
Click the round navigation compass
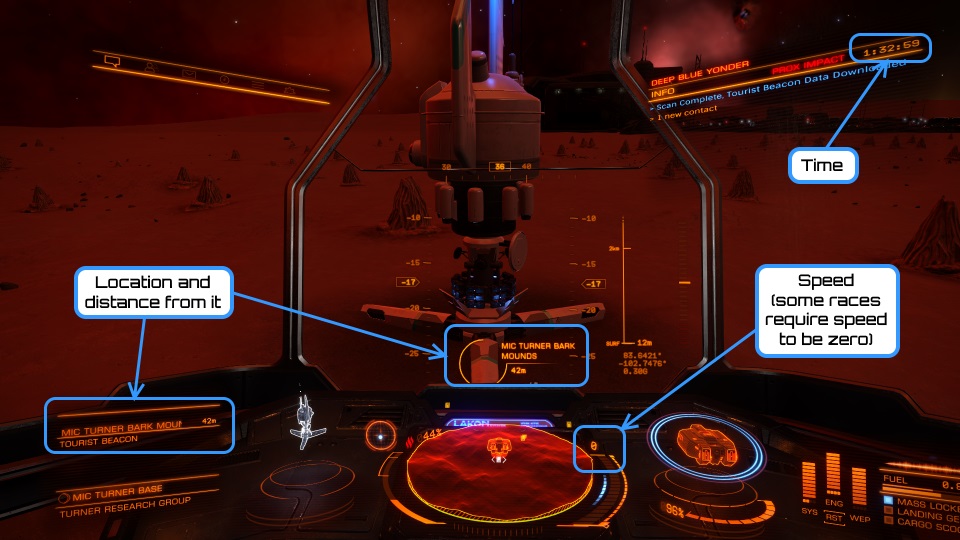(380, 434)
